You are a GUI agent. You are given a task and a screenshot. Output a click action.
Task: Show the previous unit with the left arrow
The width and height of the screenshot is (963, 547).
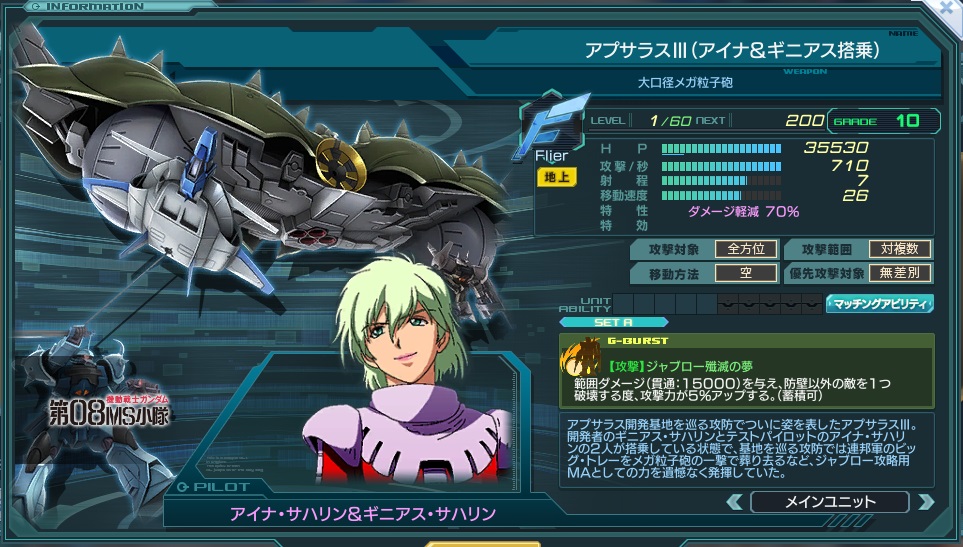point(734,501)
